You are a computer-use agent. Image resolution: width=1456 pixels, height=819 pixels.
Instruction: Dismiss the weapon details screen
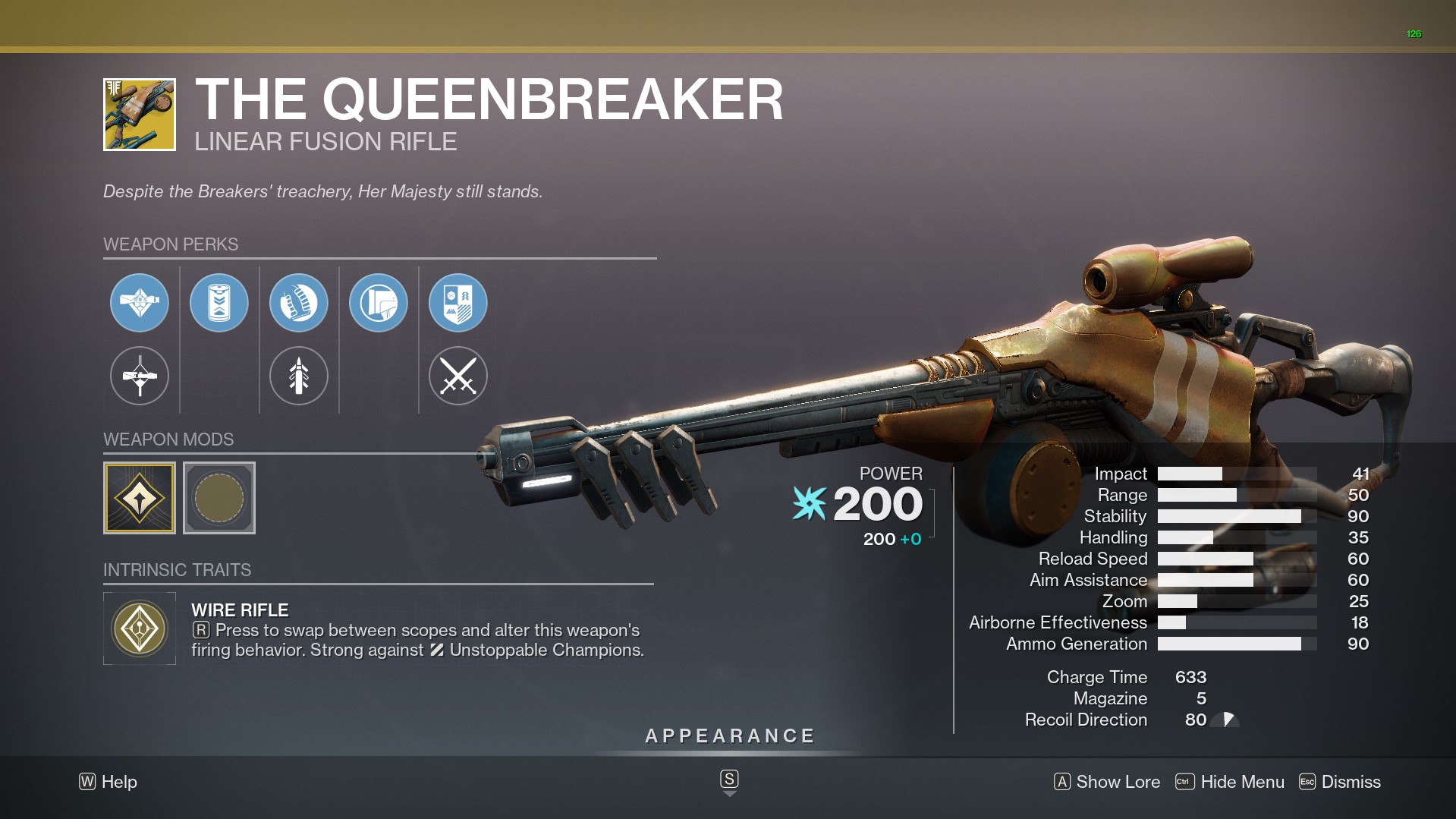pos(1340,782)
